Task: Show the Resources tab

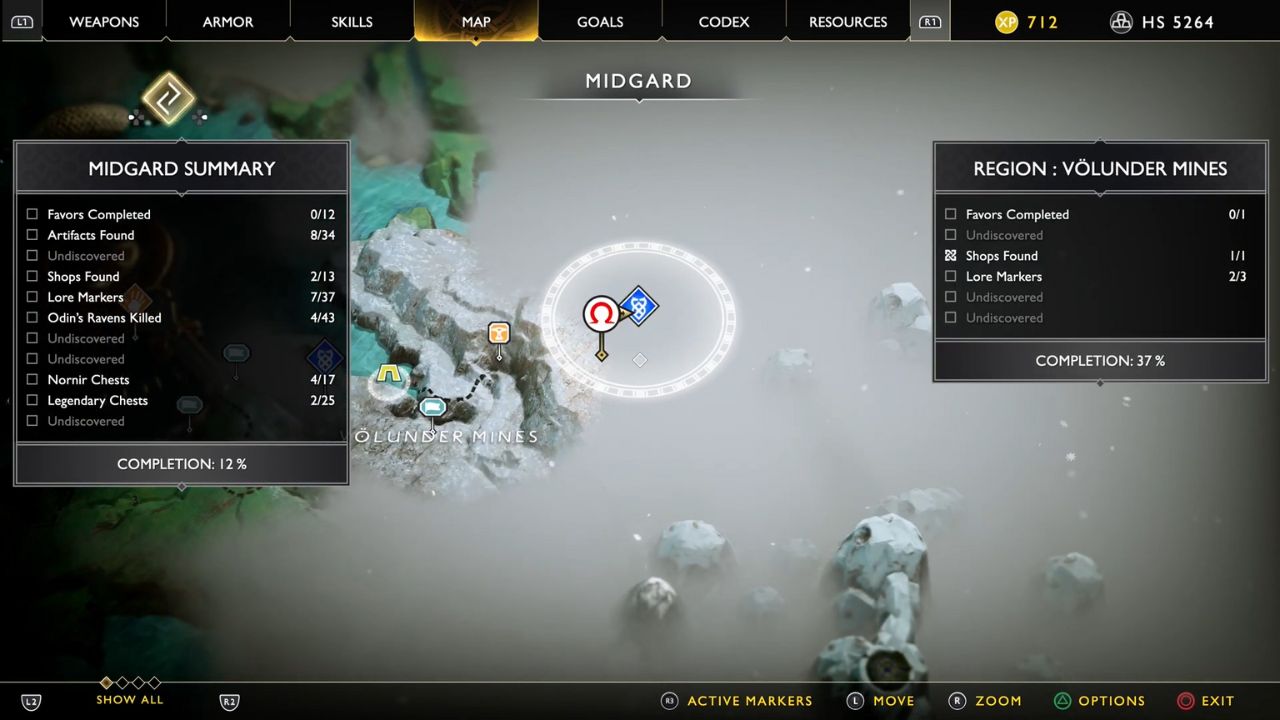Action: click(848, 22)
